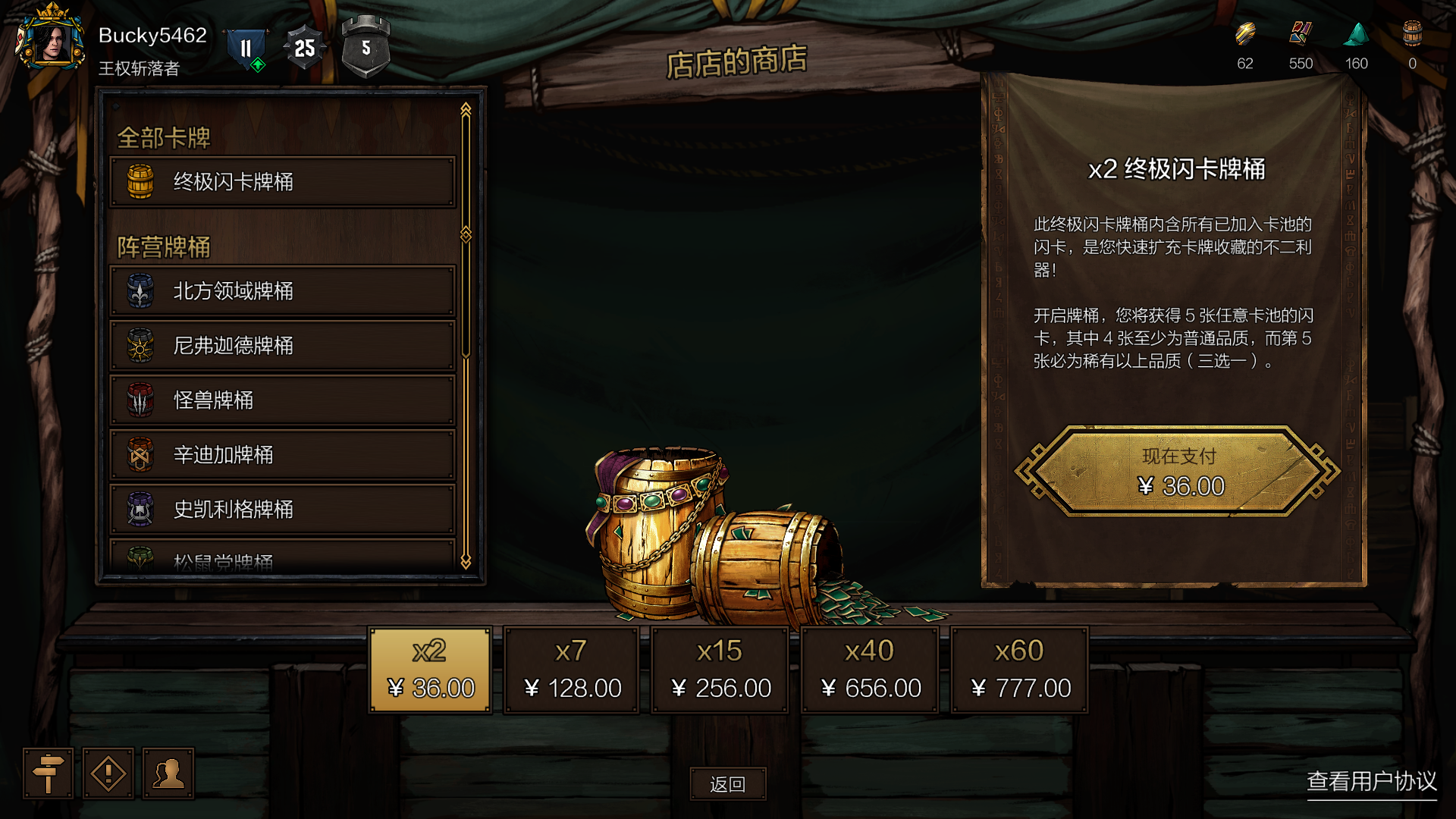Click the 现在支付 pay now button
The width and height of the screenshot is (1456, 819).
coord(1178,472)
